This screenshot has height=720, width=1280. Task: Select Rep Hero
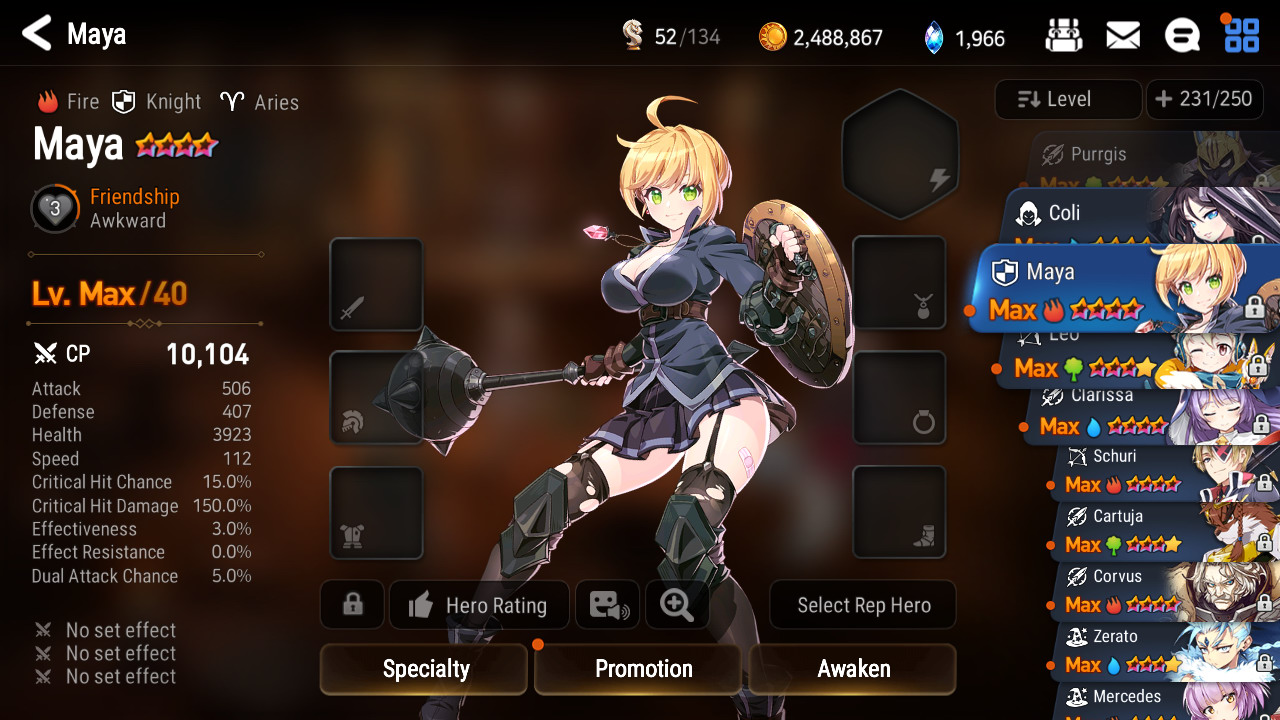point(863,605)
